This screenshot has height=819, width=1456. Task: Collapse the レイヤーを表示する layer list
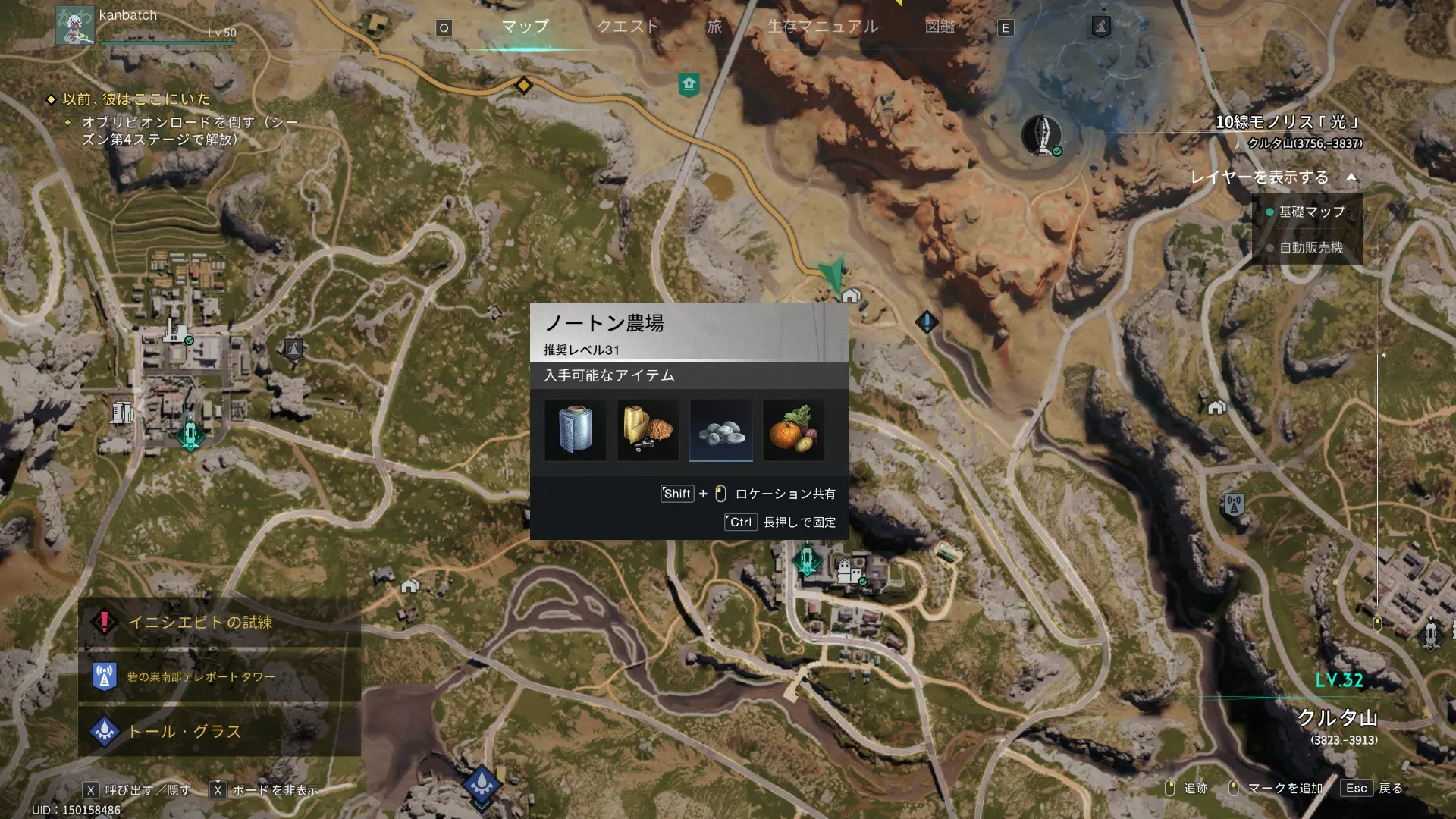(x=1351, y=177)
